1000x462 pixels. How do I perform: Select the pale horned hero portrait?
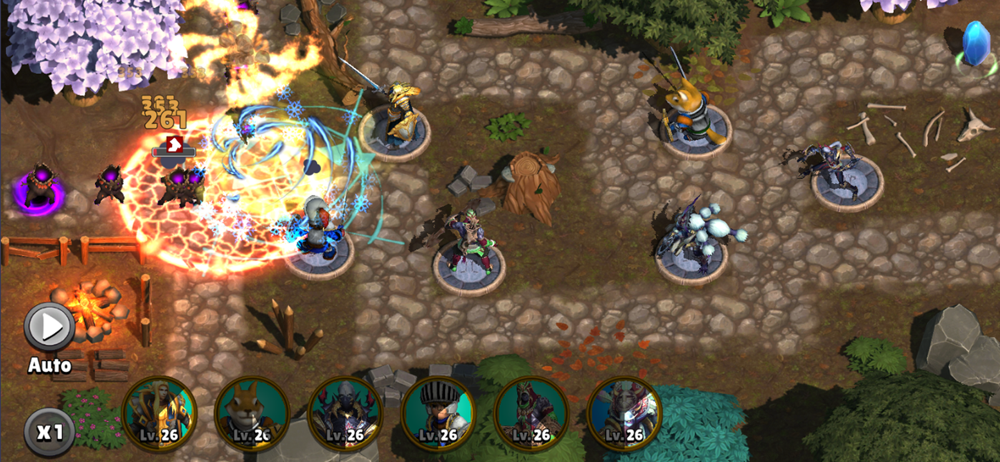tap(624, 412)
